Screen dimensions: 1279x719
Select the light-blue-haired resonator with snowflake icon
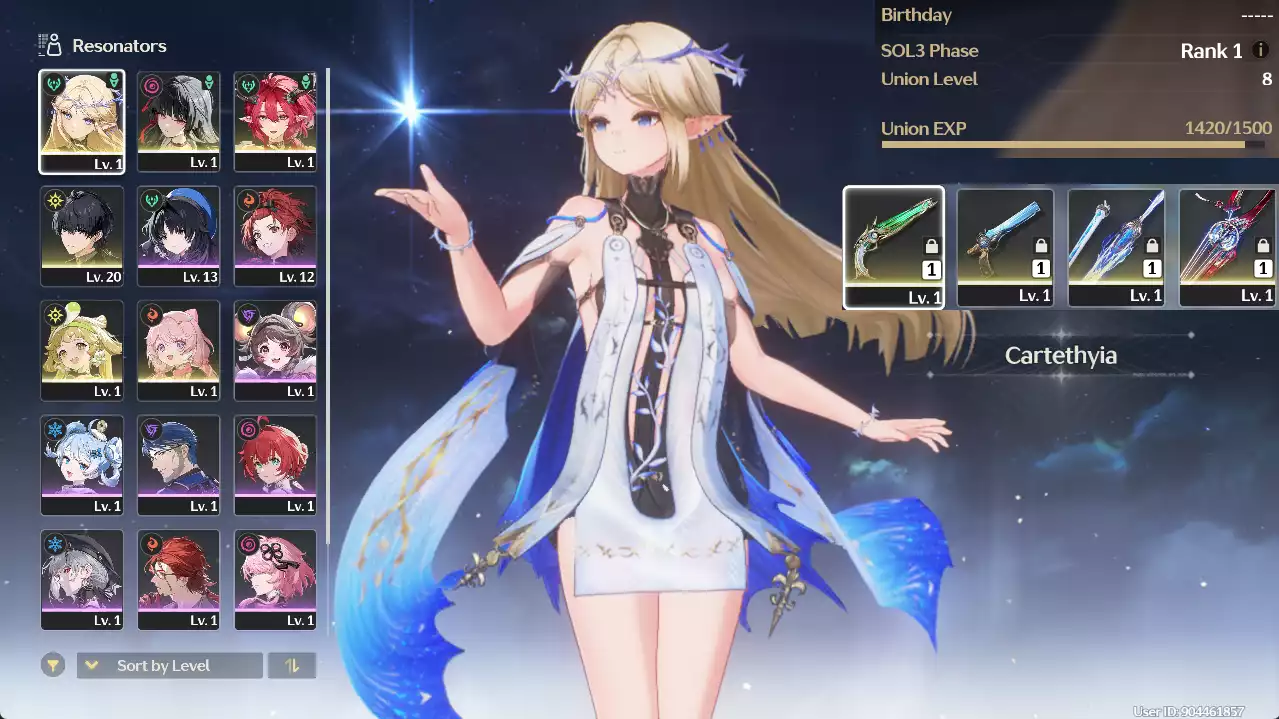click(82, 464)
